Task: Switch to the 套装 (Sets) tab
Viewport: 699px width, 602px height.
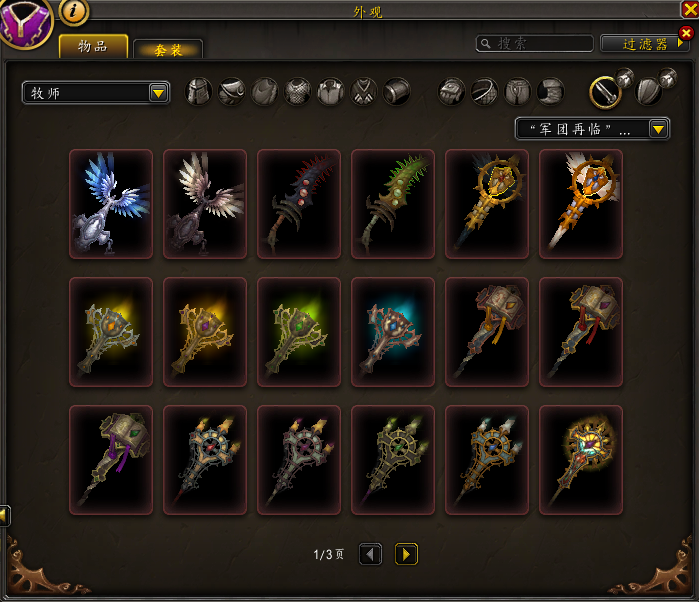Action: point(168,49)
